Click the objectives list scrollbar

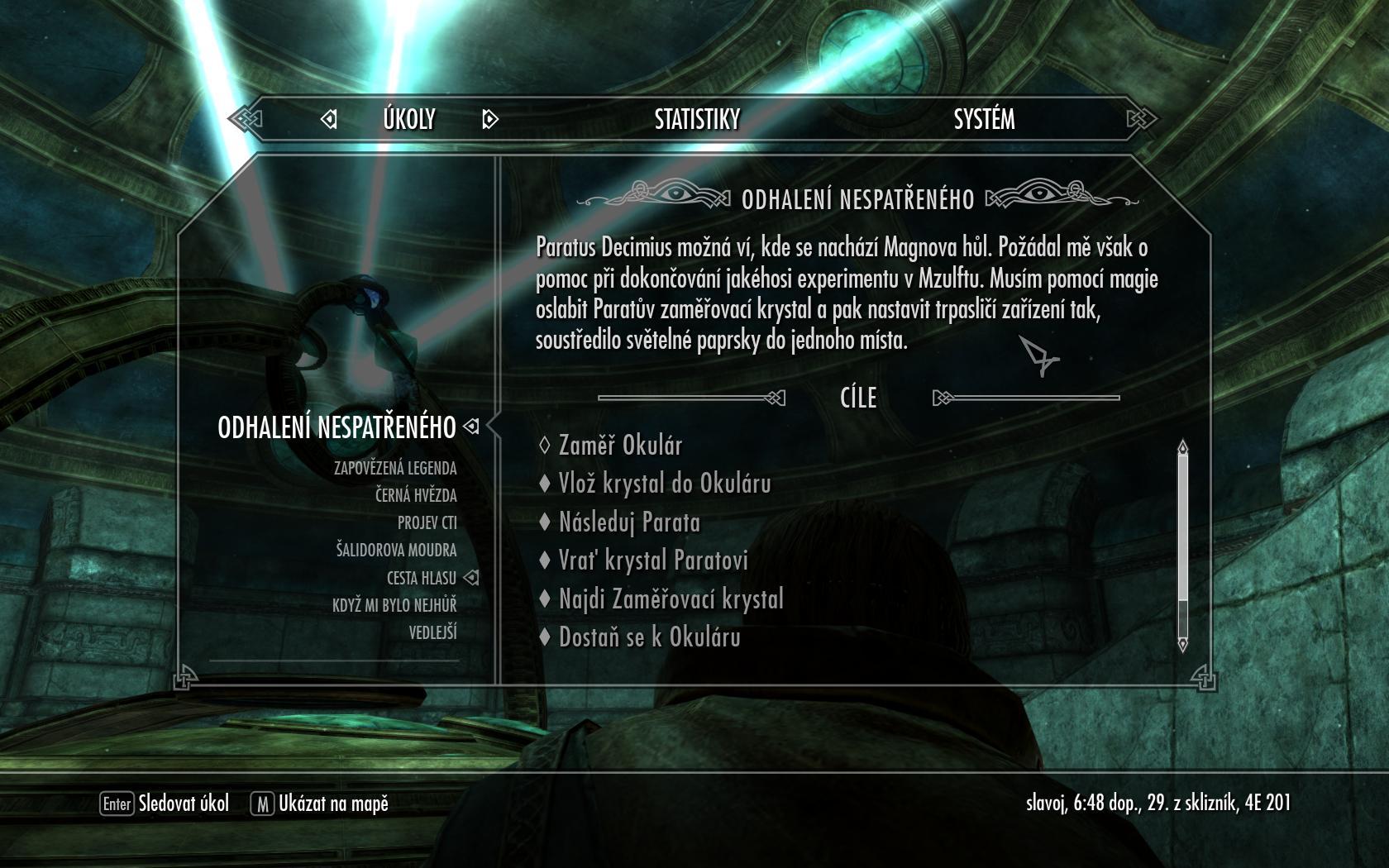pyautogui.click(x=1182, y=546)
